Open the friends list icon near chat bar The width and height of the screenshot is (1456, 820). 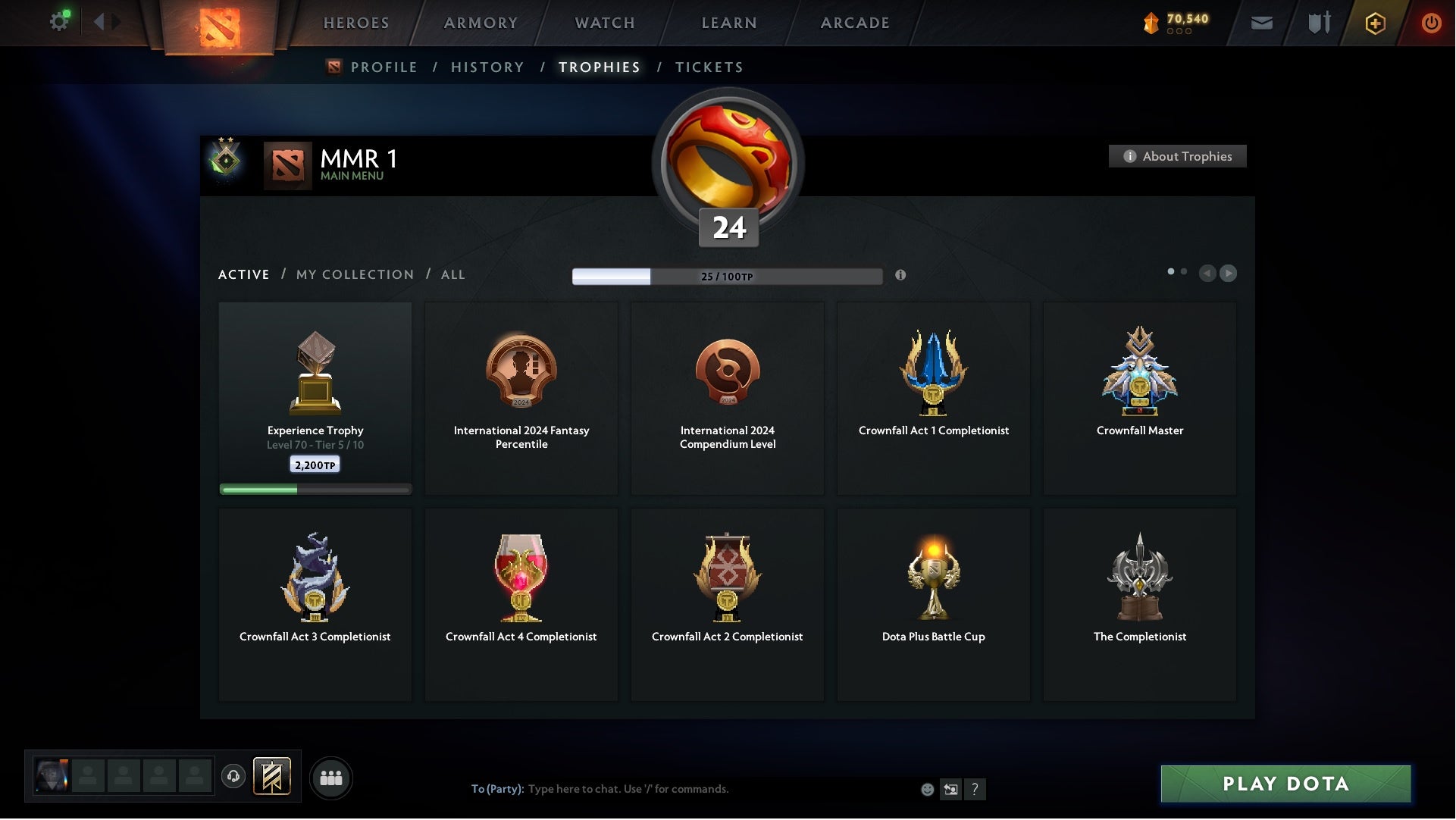pyautogui.click(x=330, y=777)
